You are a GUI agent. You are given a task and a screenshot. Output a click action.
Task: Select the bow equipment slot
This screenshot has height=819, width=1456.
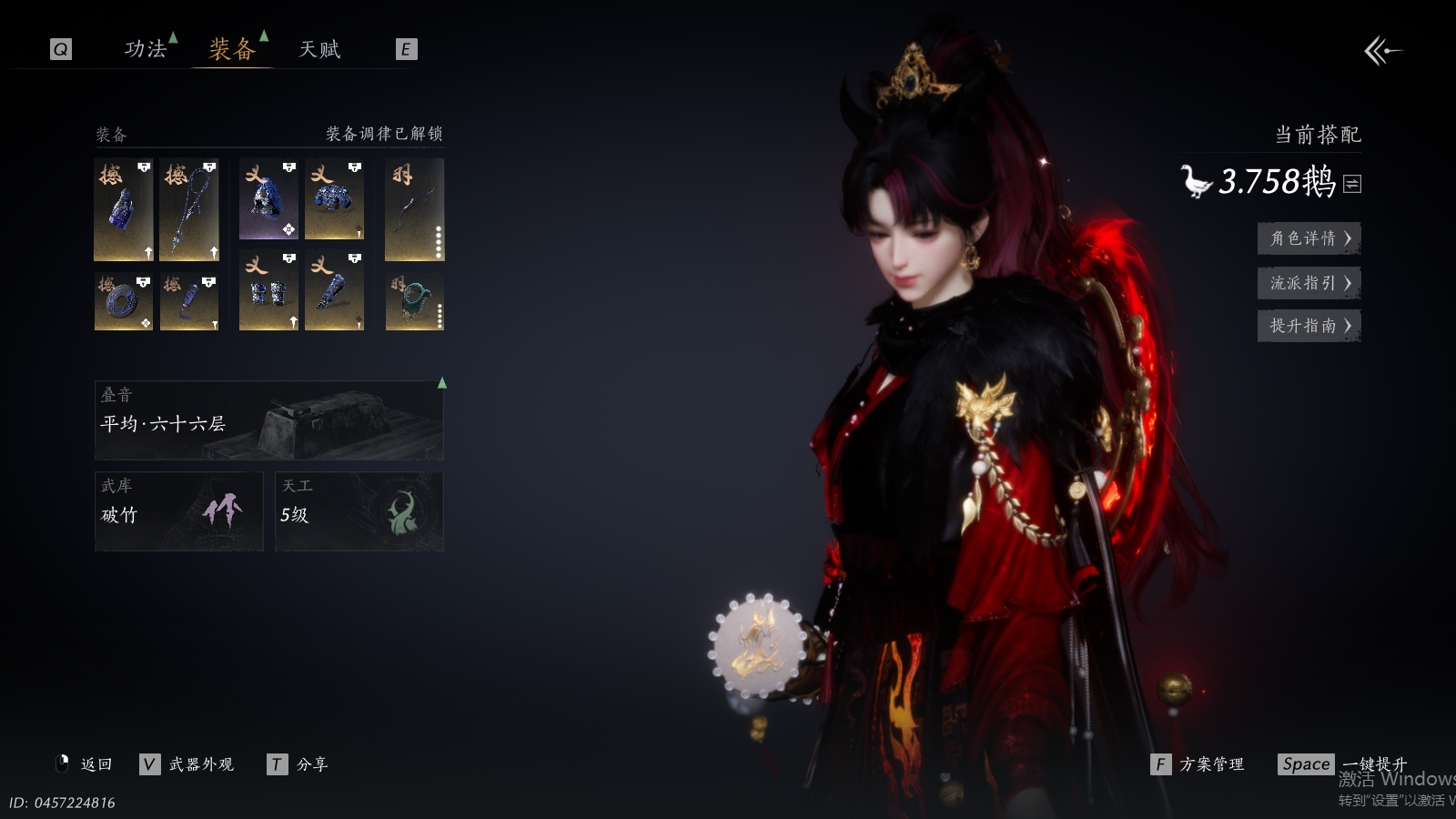[x=414, y=209]
